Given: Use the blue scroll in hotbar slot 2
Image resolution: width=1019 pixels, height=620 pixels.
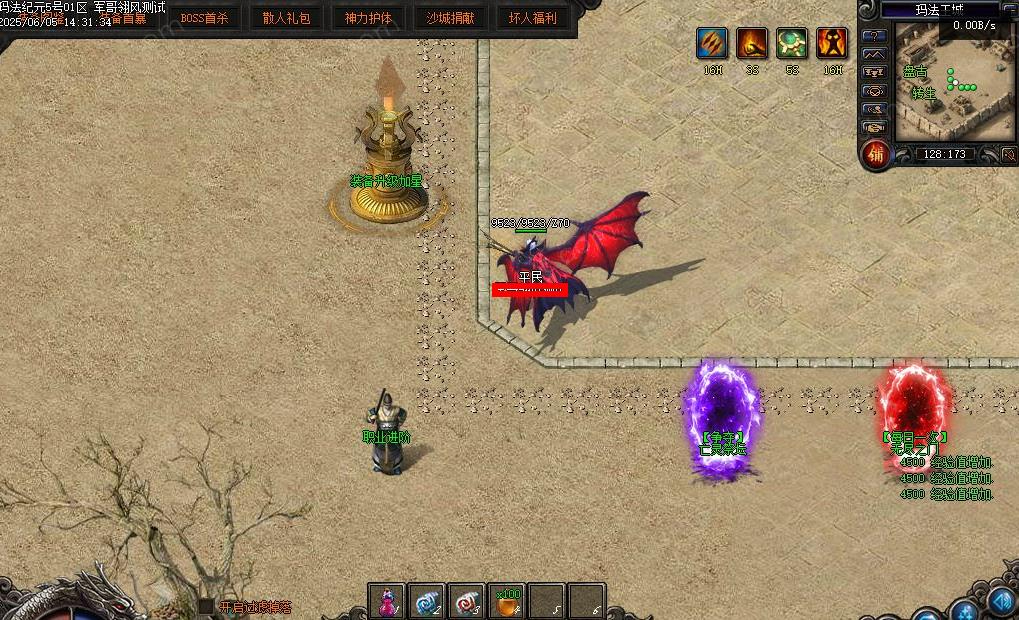Looking at the screenshot, I should point(426,602).
